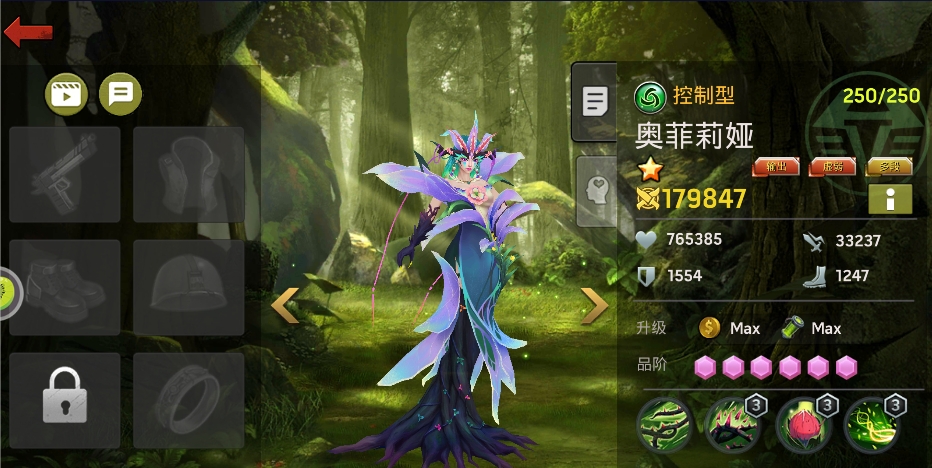Select the vest armor equipment slot
This screenshot has height=468, width=932.
click(189, 174)
